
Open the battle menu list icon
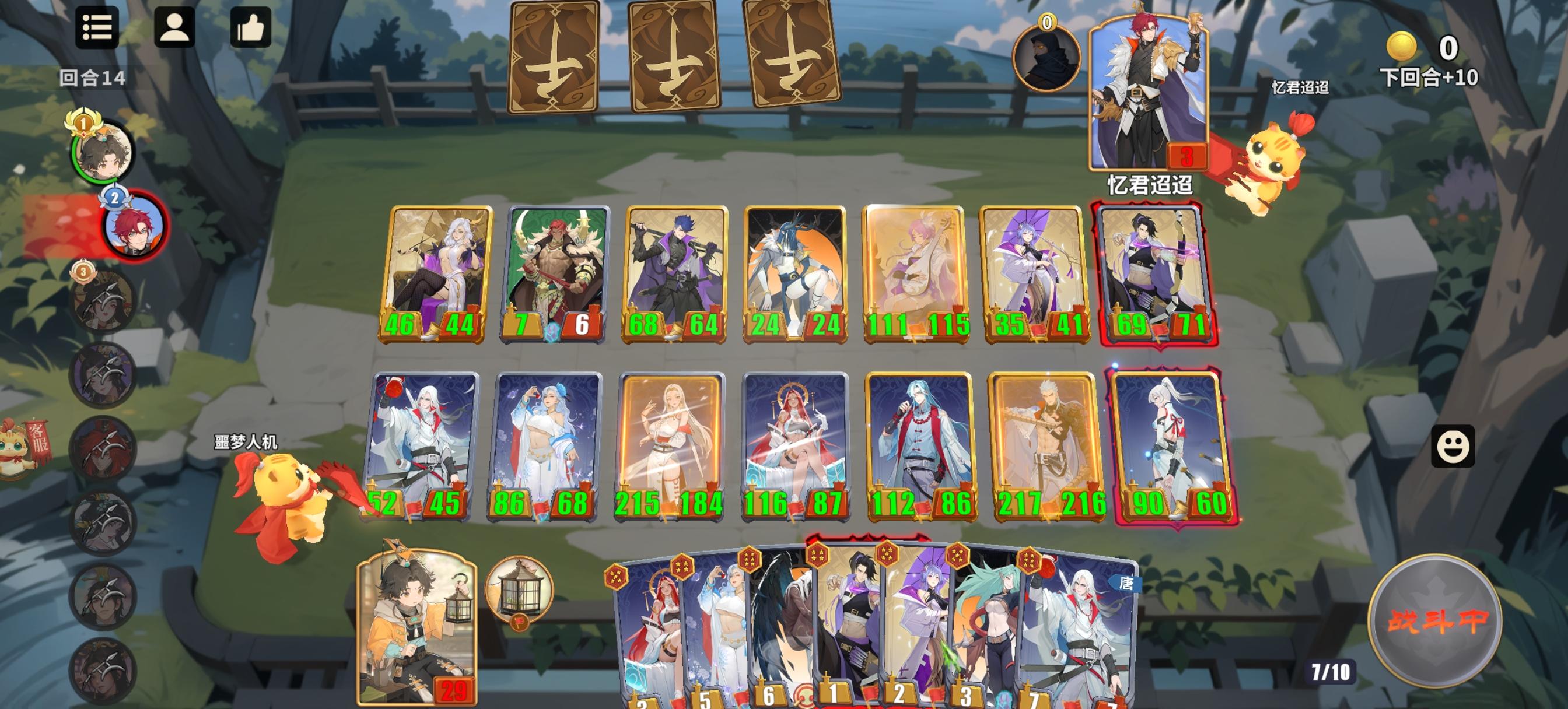(x=97, y=29)
